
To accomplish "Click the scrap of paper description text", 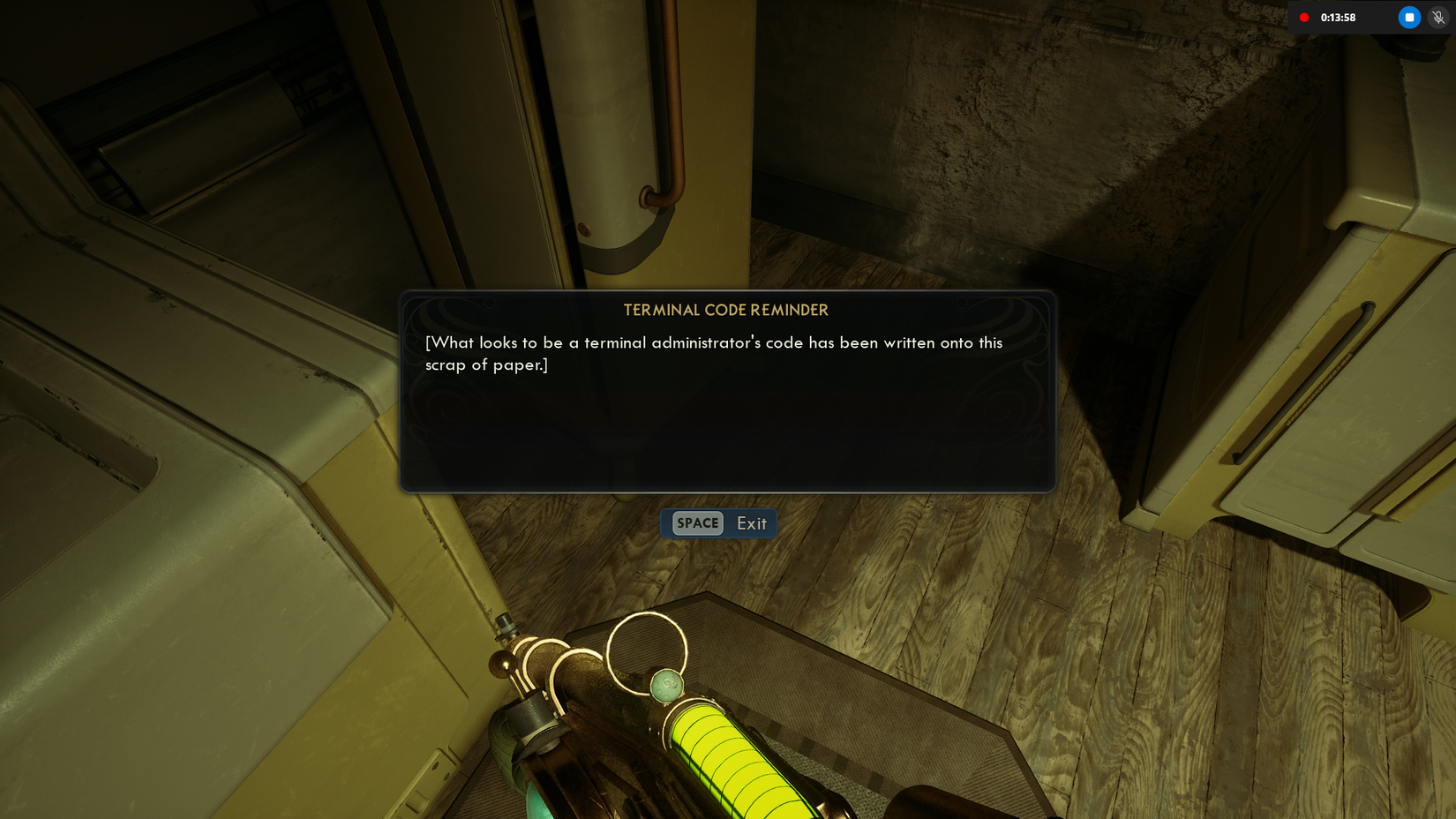I will point(714,353).
